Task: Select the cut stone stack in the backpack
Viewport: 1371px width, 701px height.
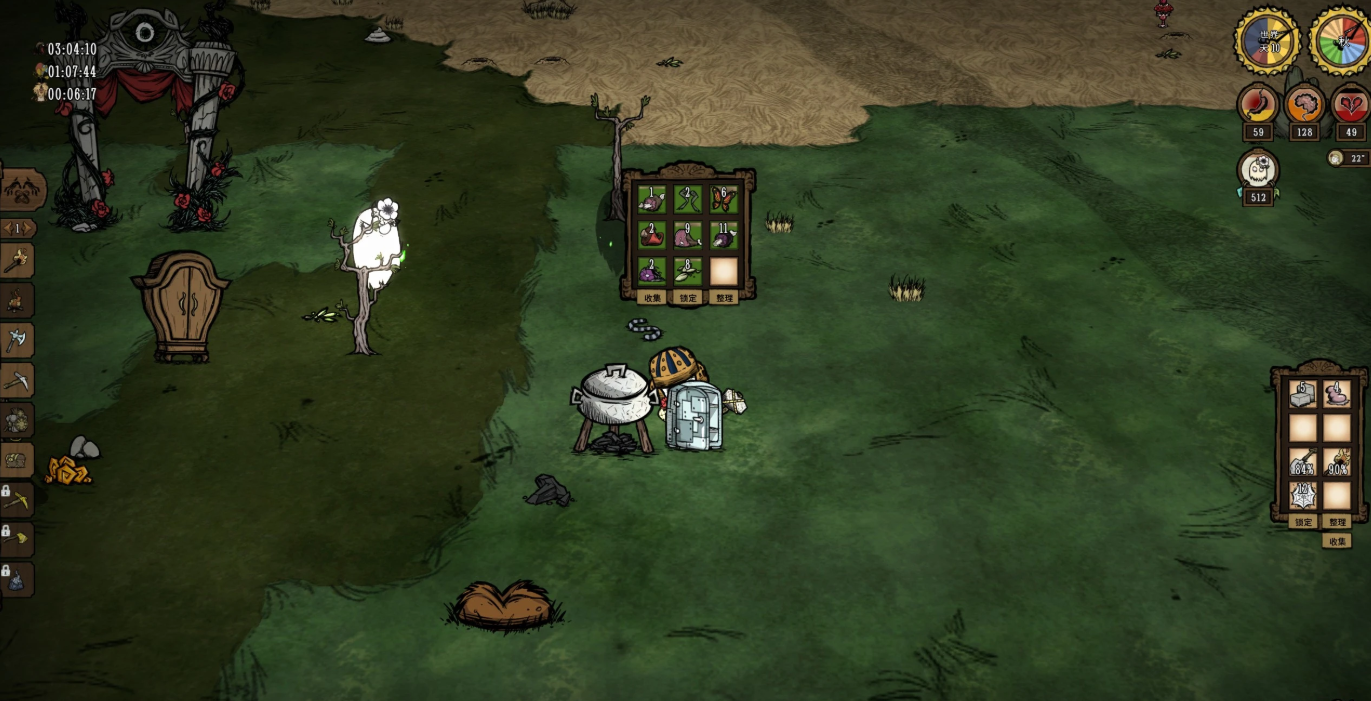Action: [x=1302, y=394]
